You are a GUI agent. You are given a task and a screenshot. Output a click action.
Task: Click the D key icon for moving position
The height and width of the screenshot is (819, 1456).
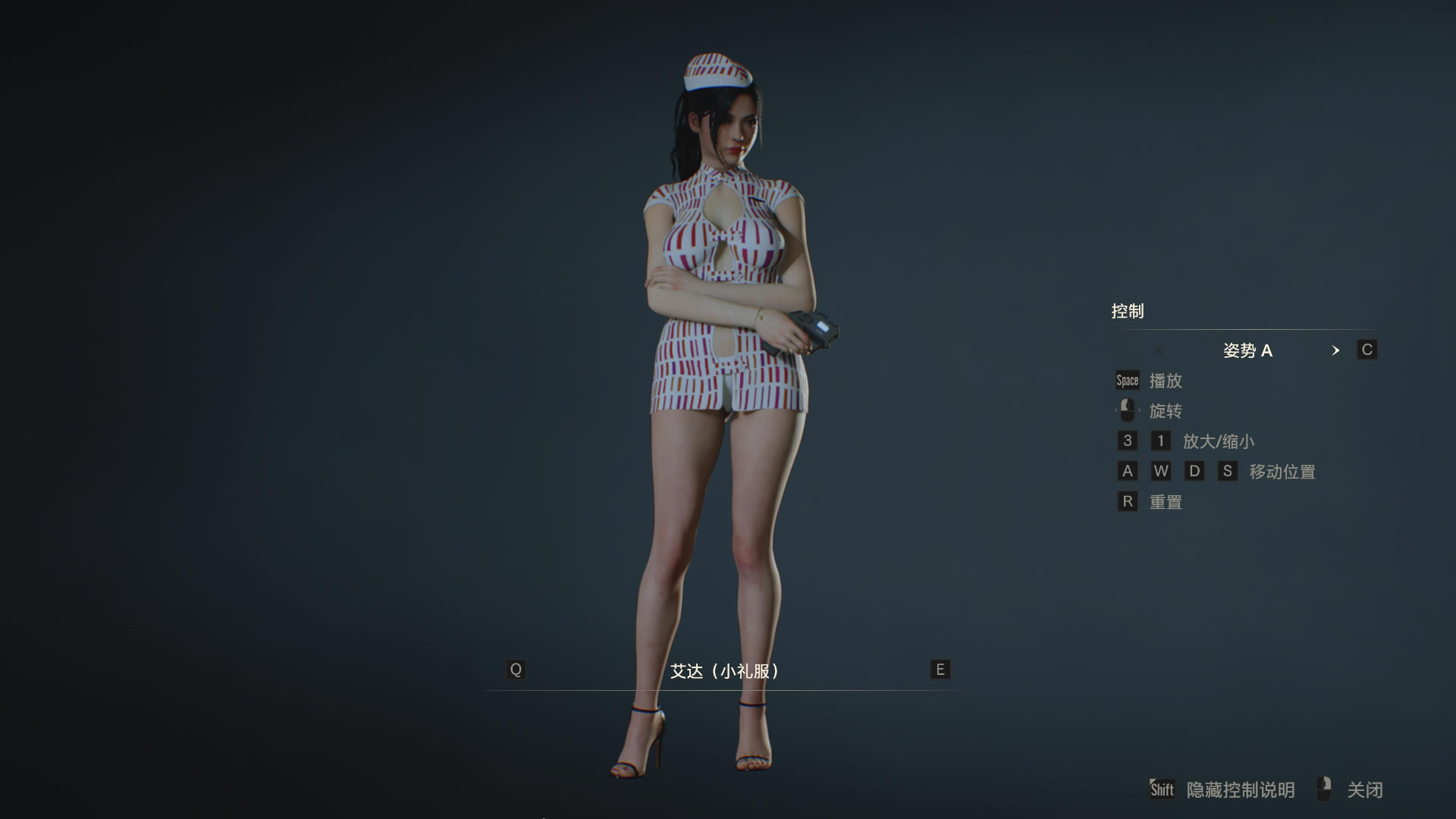(1195, 471)
